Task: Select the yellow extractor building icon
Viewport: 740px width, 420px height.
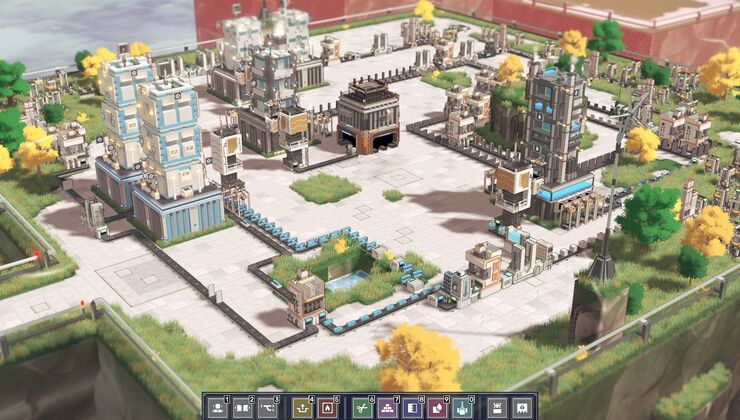Action: [301, 407]
